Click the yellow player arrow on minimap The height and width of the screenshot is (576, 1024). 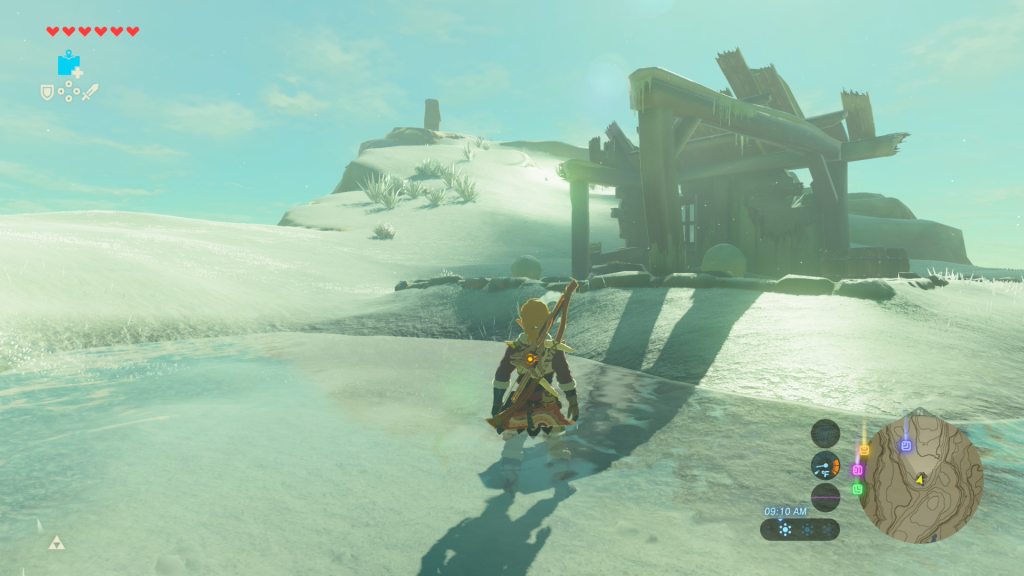point(919,479)
